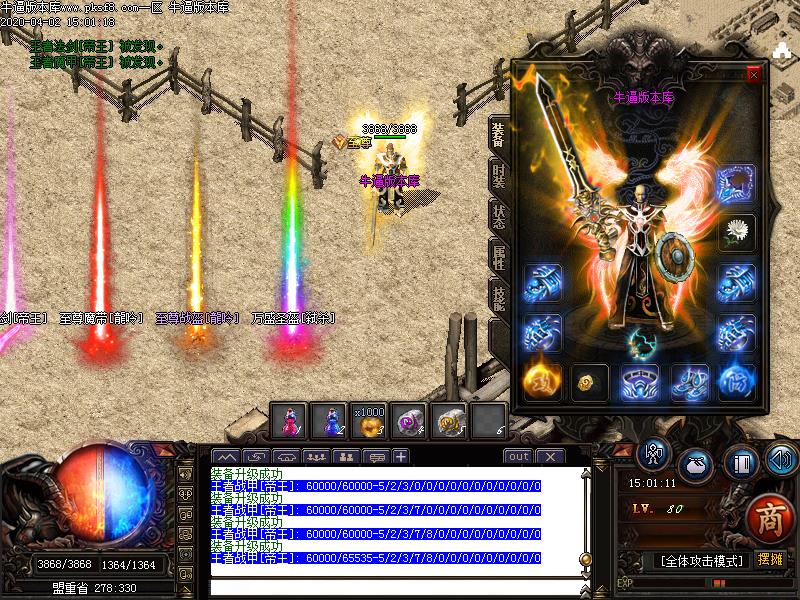Close the character equipment panel
This screenshot has height=600, width=800.
click(753, 74)
